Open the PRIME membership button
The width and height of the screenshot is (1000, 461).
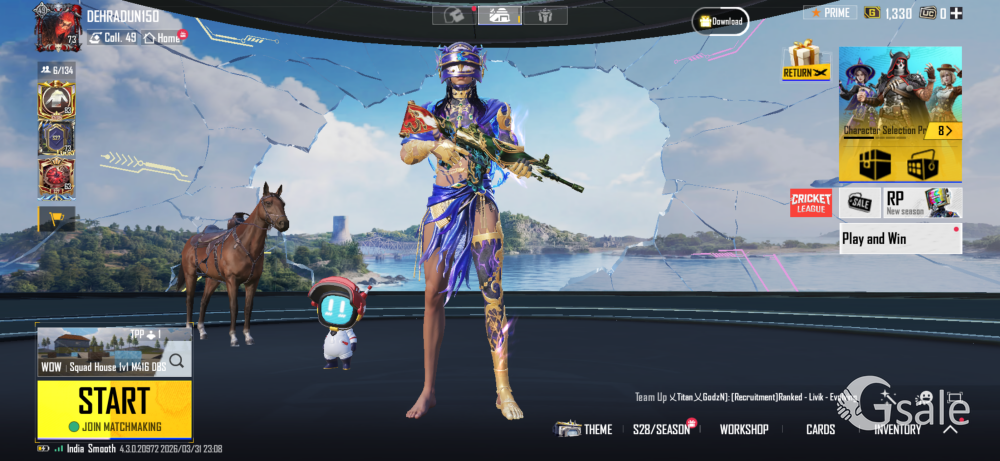coord(830,13)
